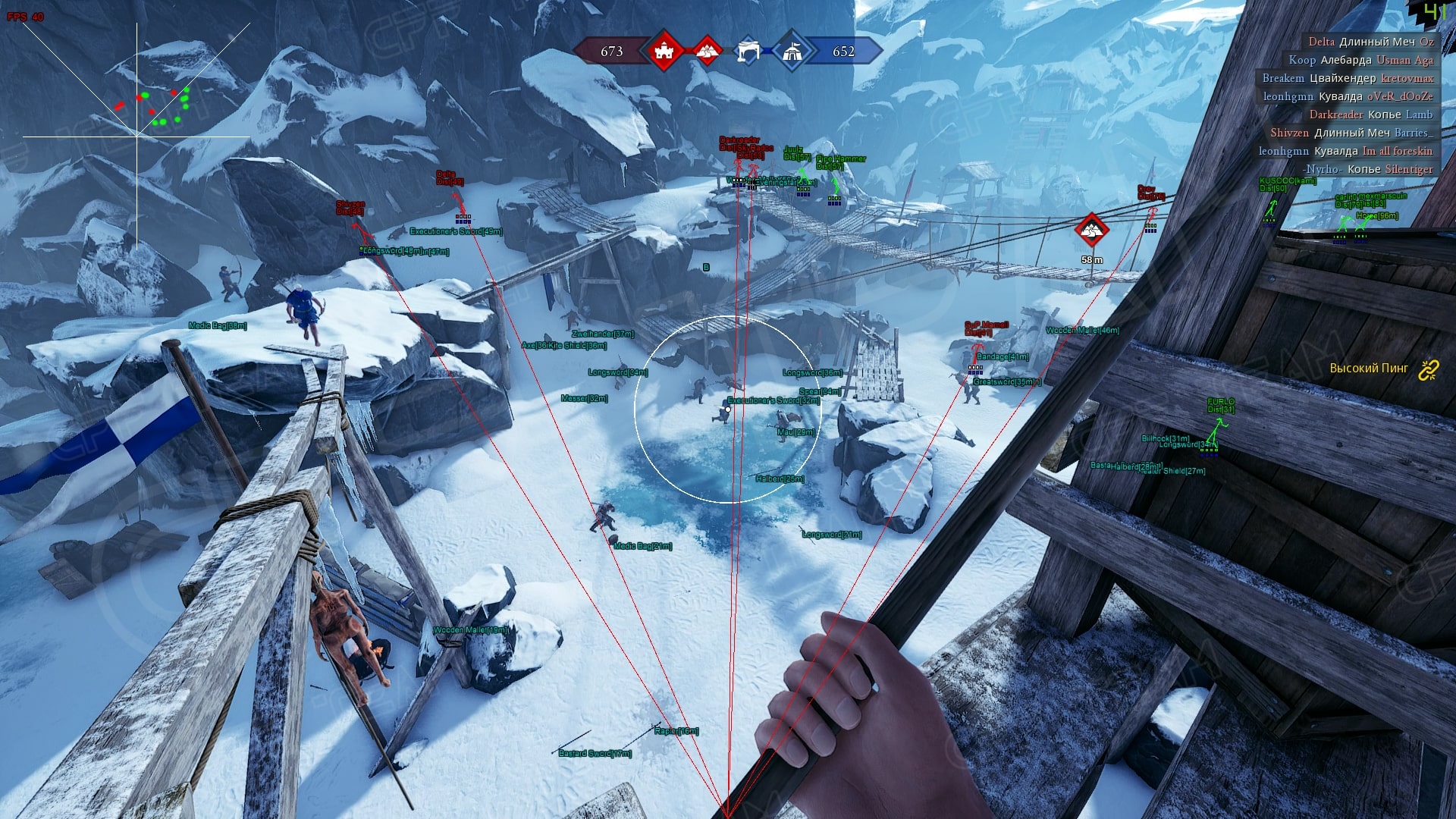1456x819 pixels.
Task: Click the Darkreader kill feed entry
Action: tap(1370, 115)
